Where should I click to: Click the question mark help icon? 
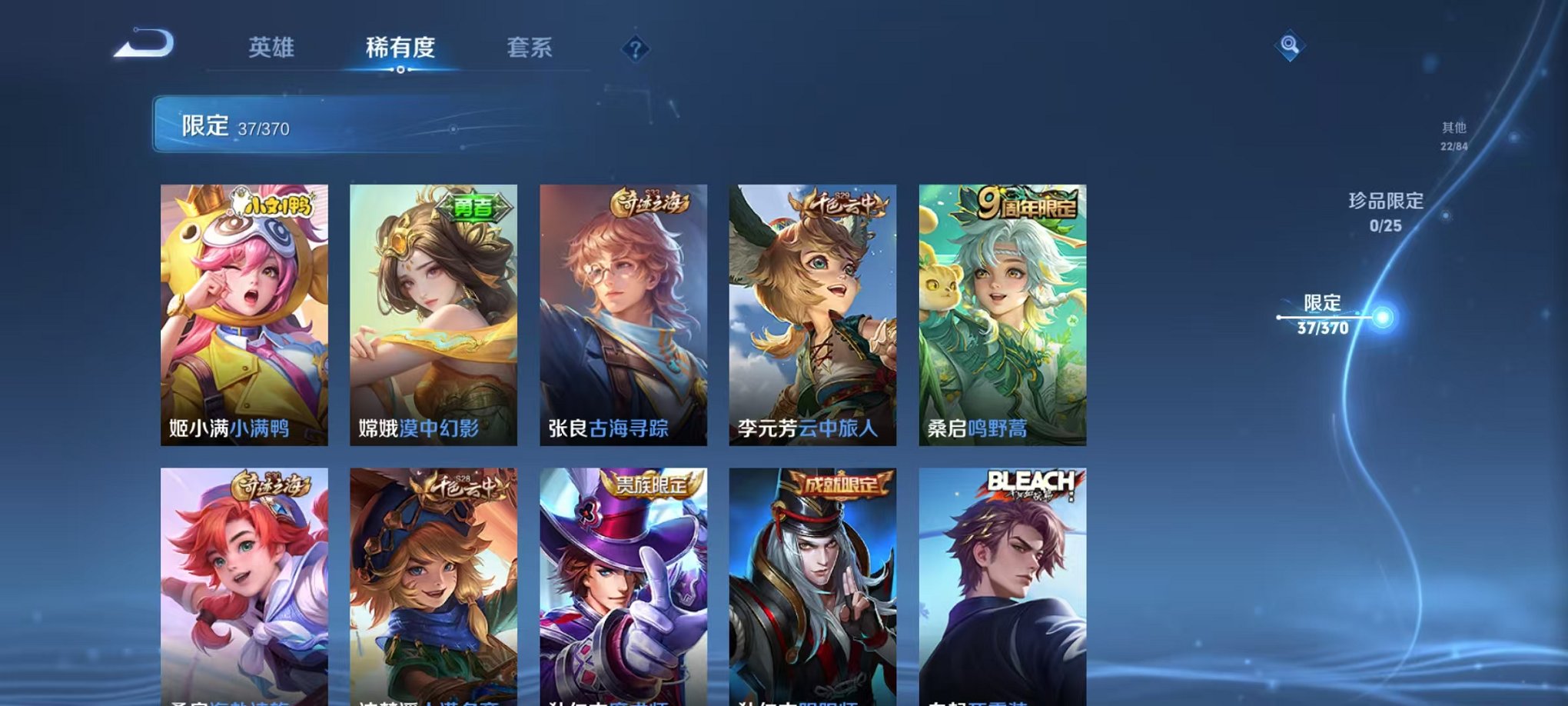634,48
